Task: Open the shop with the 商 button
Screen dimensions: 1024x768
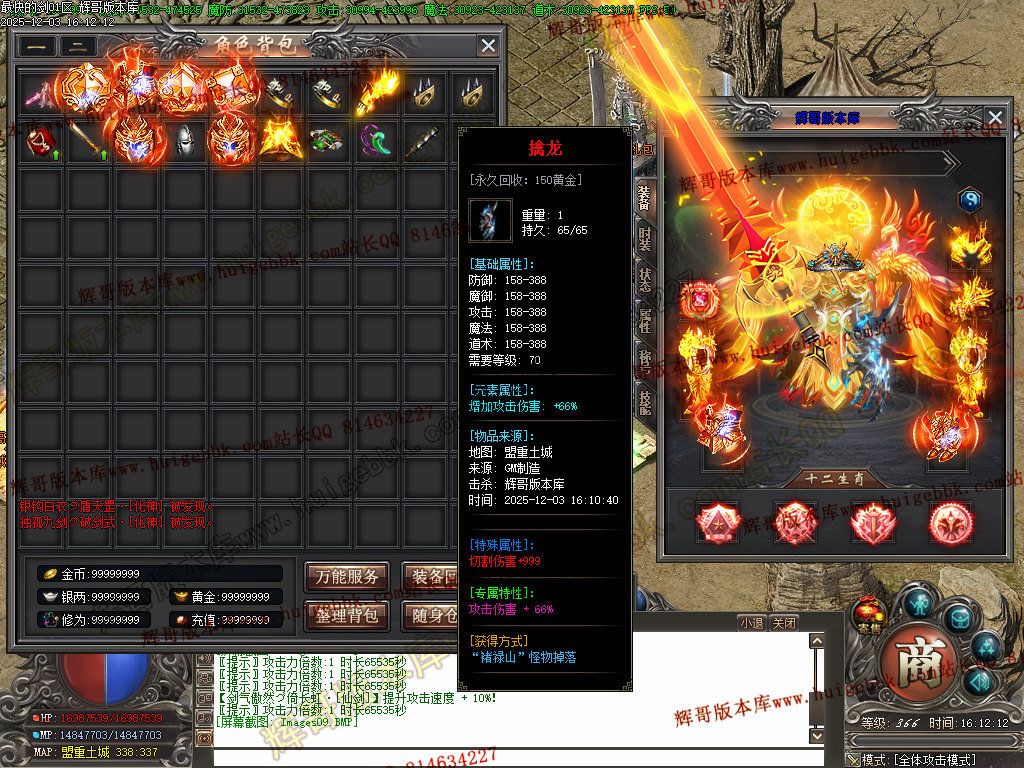Action: [x=920, y=662]
